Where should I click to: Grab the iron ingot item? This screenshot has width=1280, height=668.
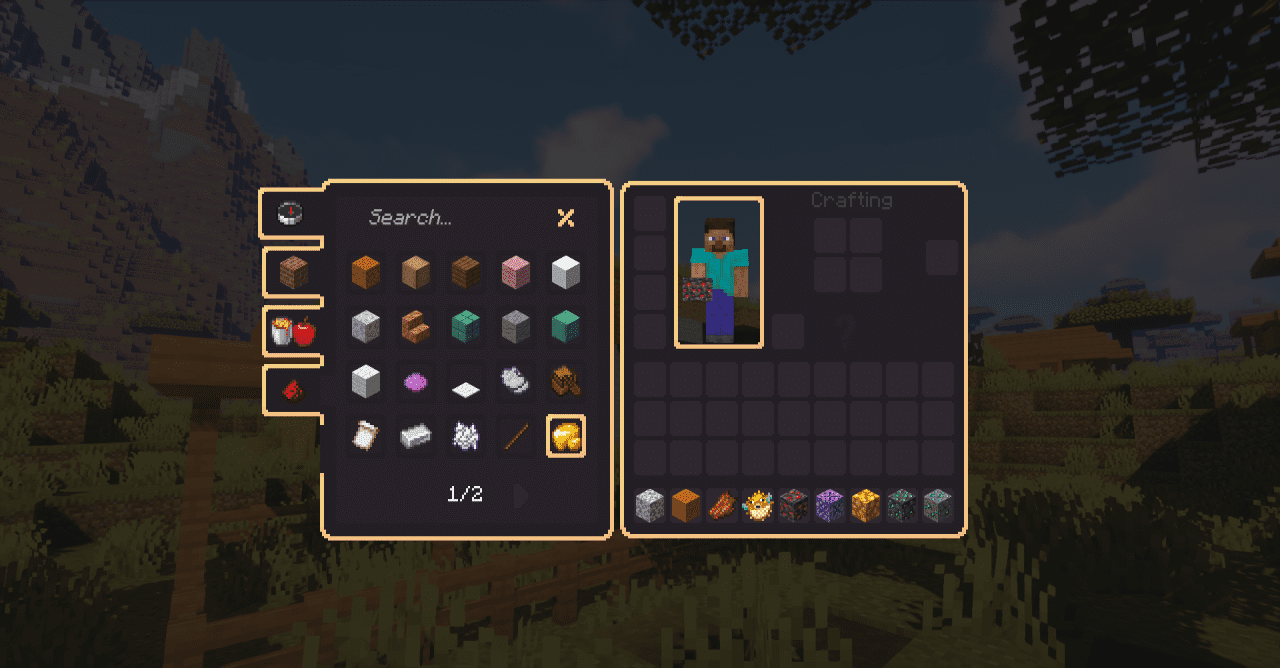pyautogui.click(x=416, y=436)
